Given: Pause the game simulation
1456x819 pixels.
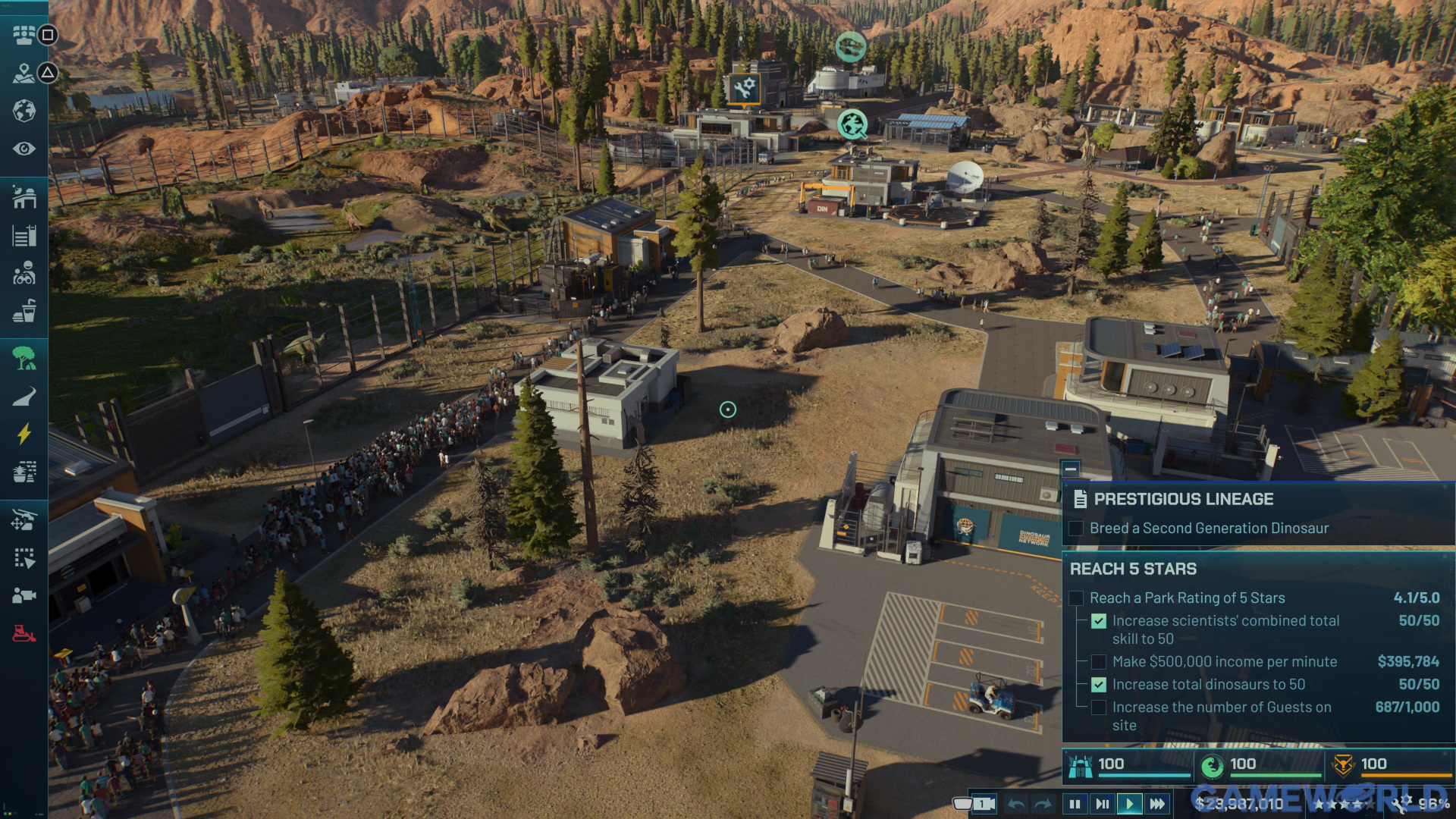Looking at the screenshot, I should click(1075, 804).
